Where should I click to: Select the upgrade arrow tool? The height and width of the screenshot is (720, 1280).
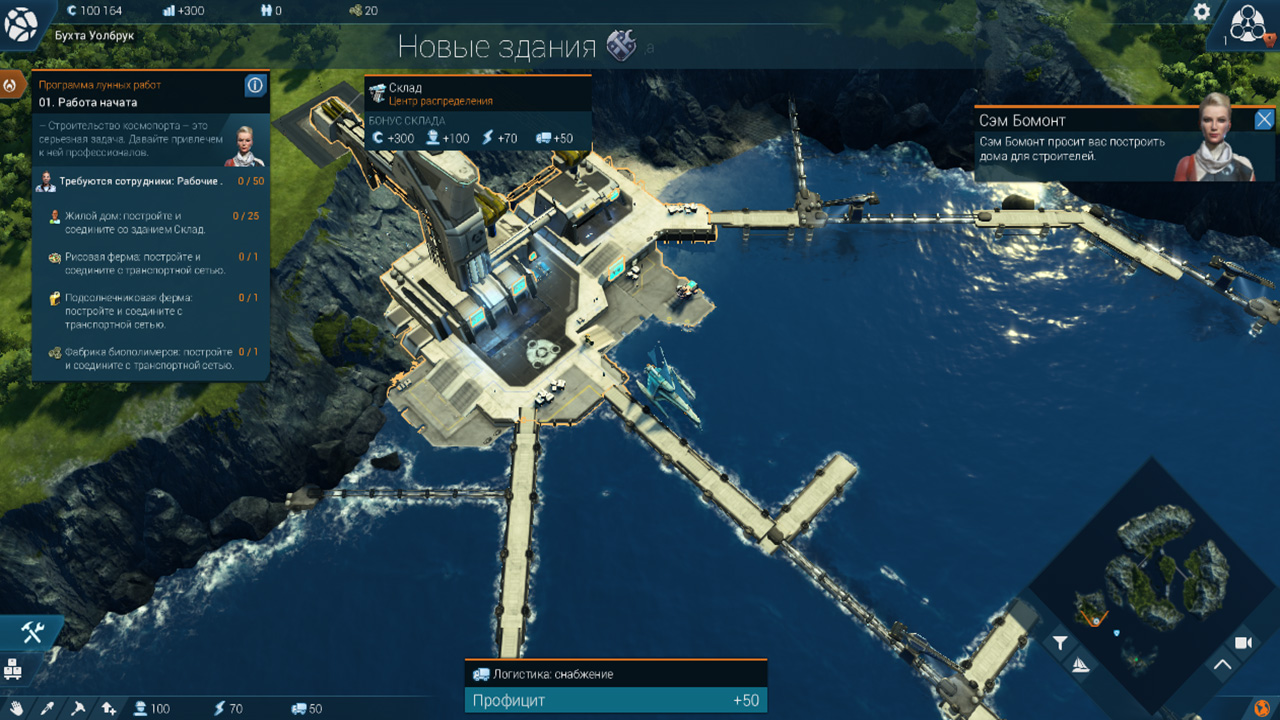coord(108,708)
